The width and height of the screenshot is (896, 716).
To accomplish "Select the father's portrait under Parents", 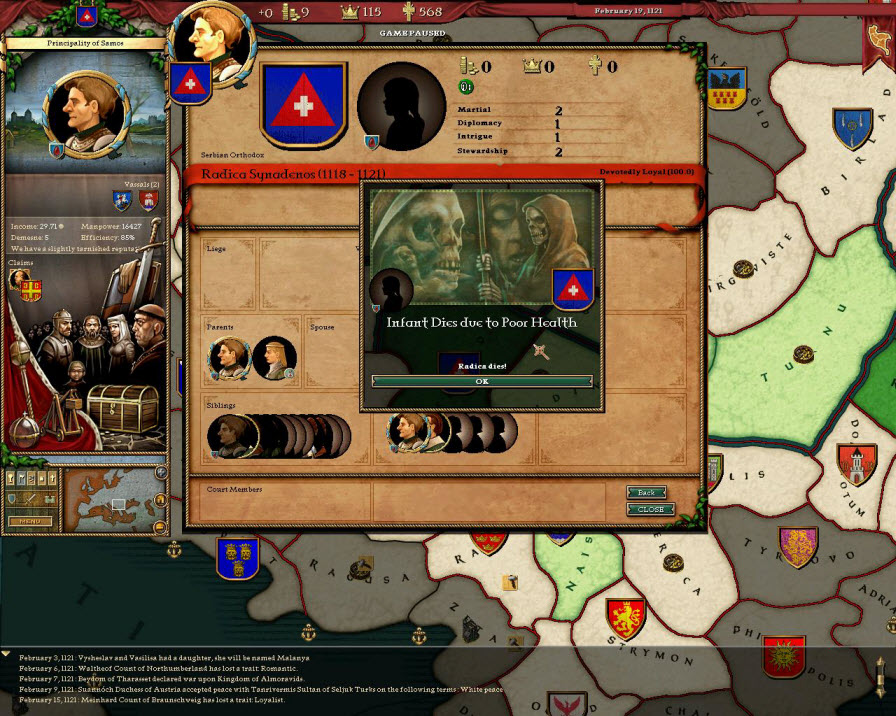I will click(x=229, y=356).
